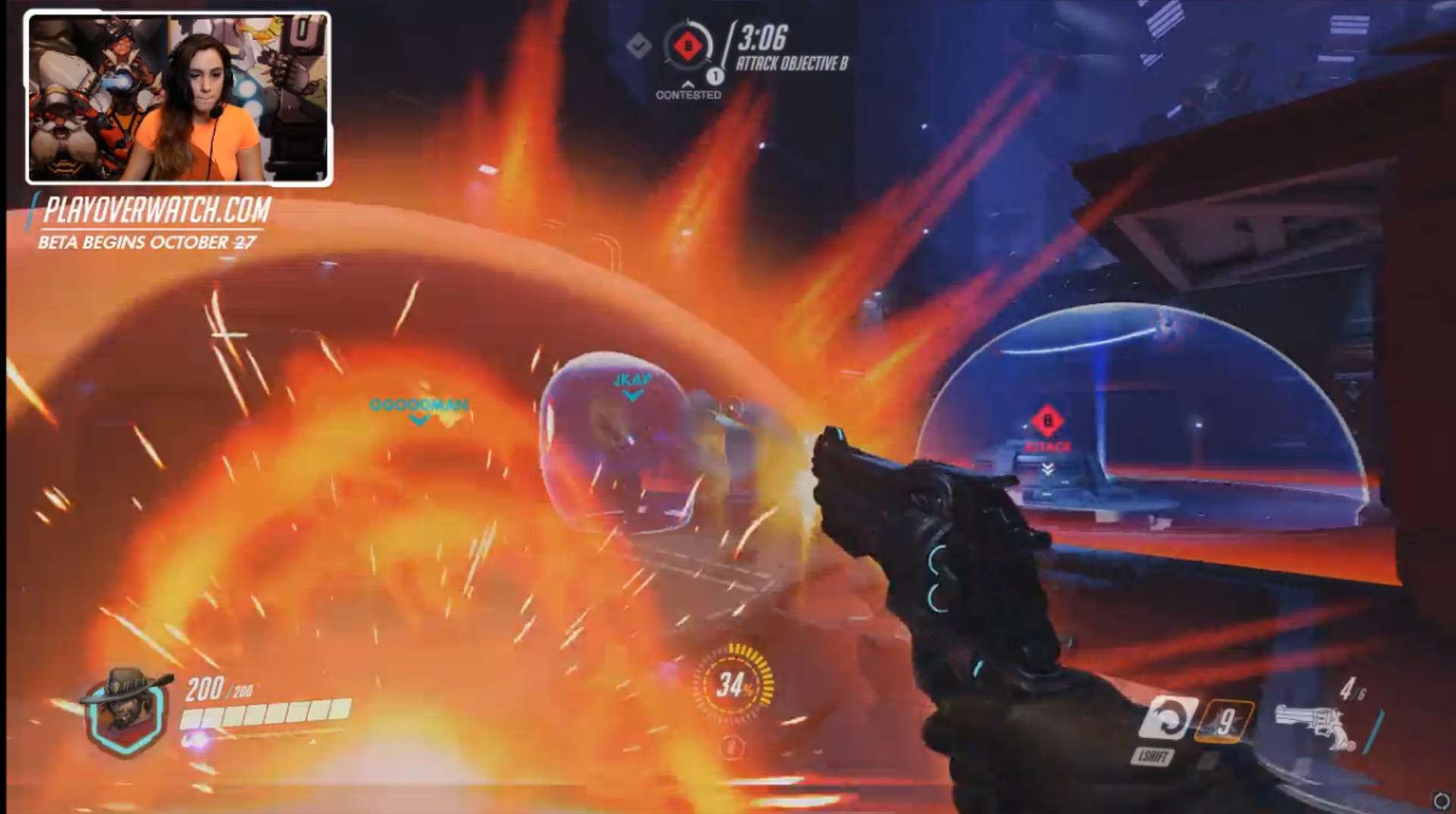Select the revolver weapon icon

(x=1314, y=726)
